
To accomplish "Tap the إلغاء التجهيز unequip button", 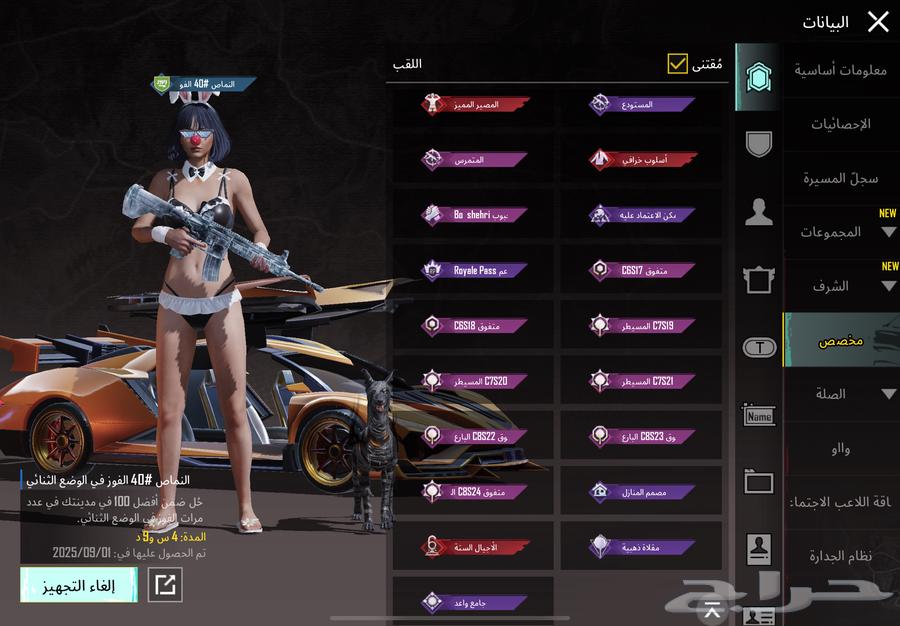I will [78, 586].
